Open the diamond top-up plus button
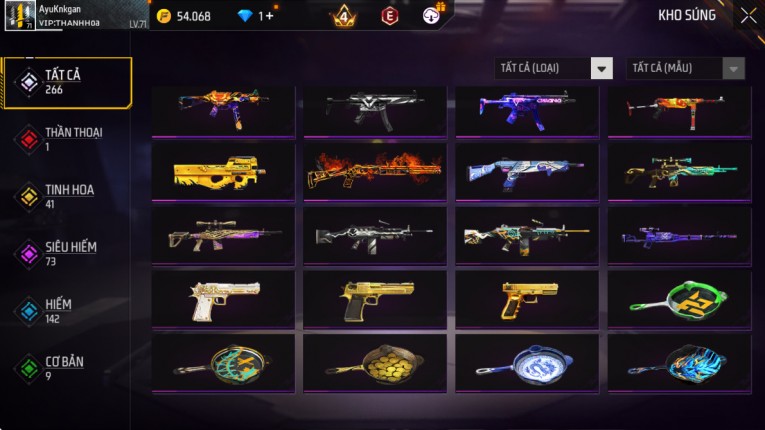The height and width of the screenshot is (430, 765). 267,16
